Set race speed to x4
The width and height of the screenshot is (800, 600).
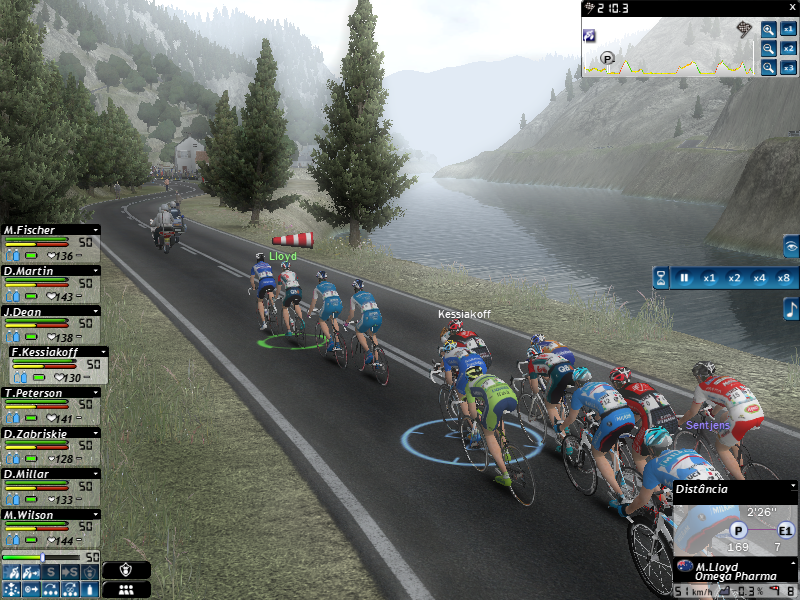[759, 278]
